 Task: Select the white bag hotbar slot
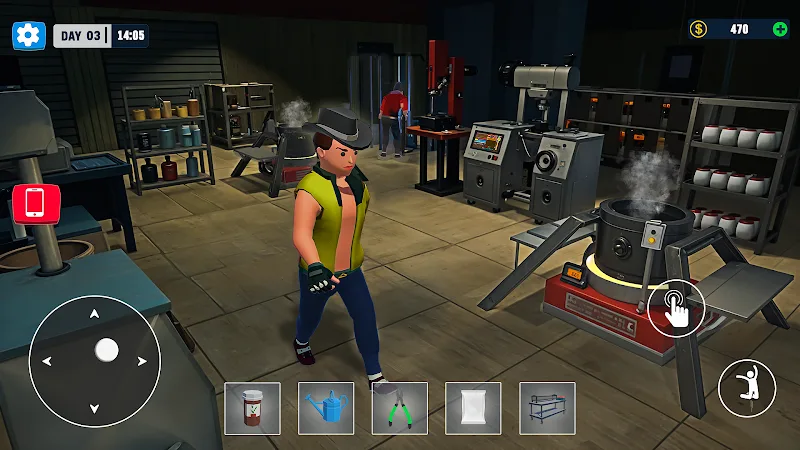point(473,408)
